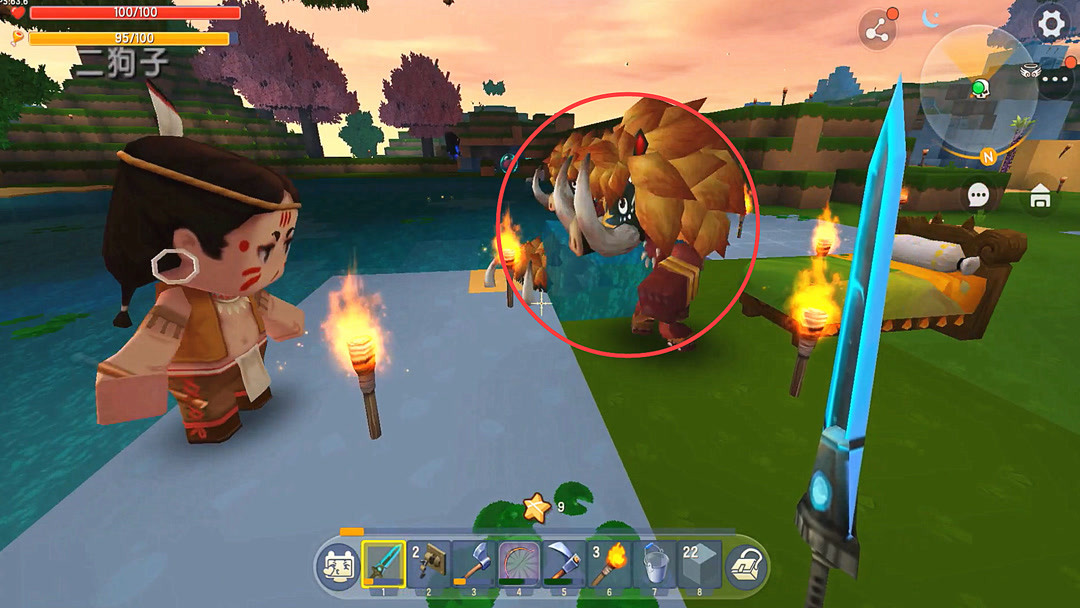Select the bow hotbar slot
Viewport: 1080px width, 608px height.
pyautogui.click(x=518, y=564)
